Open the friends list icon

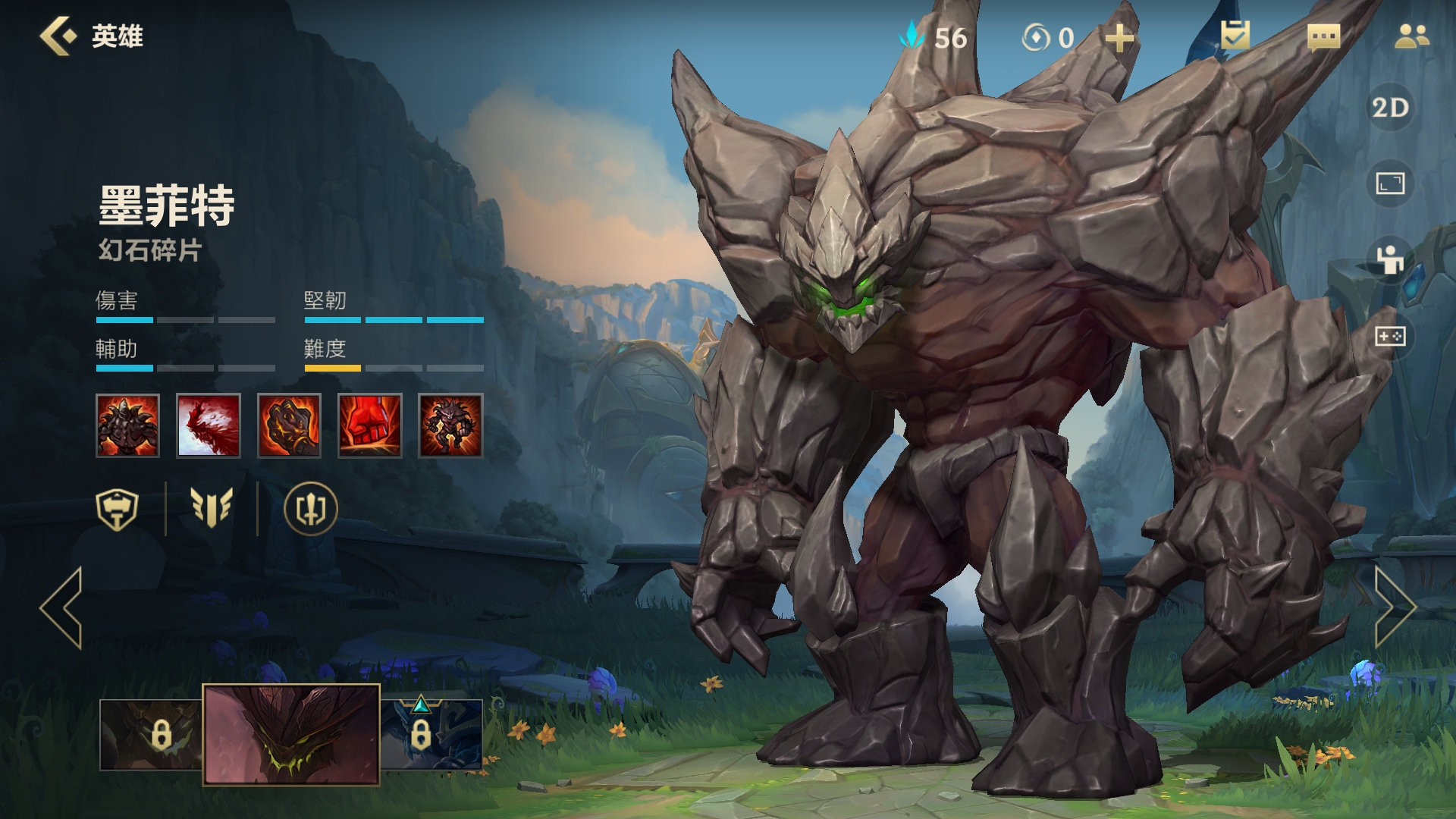click(1411, 36)
